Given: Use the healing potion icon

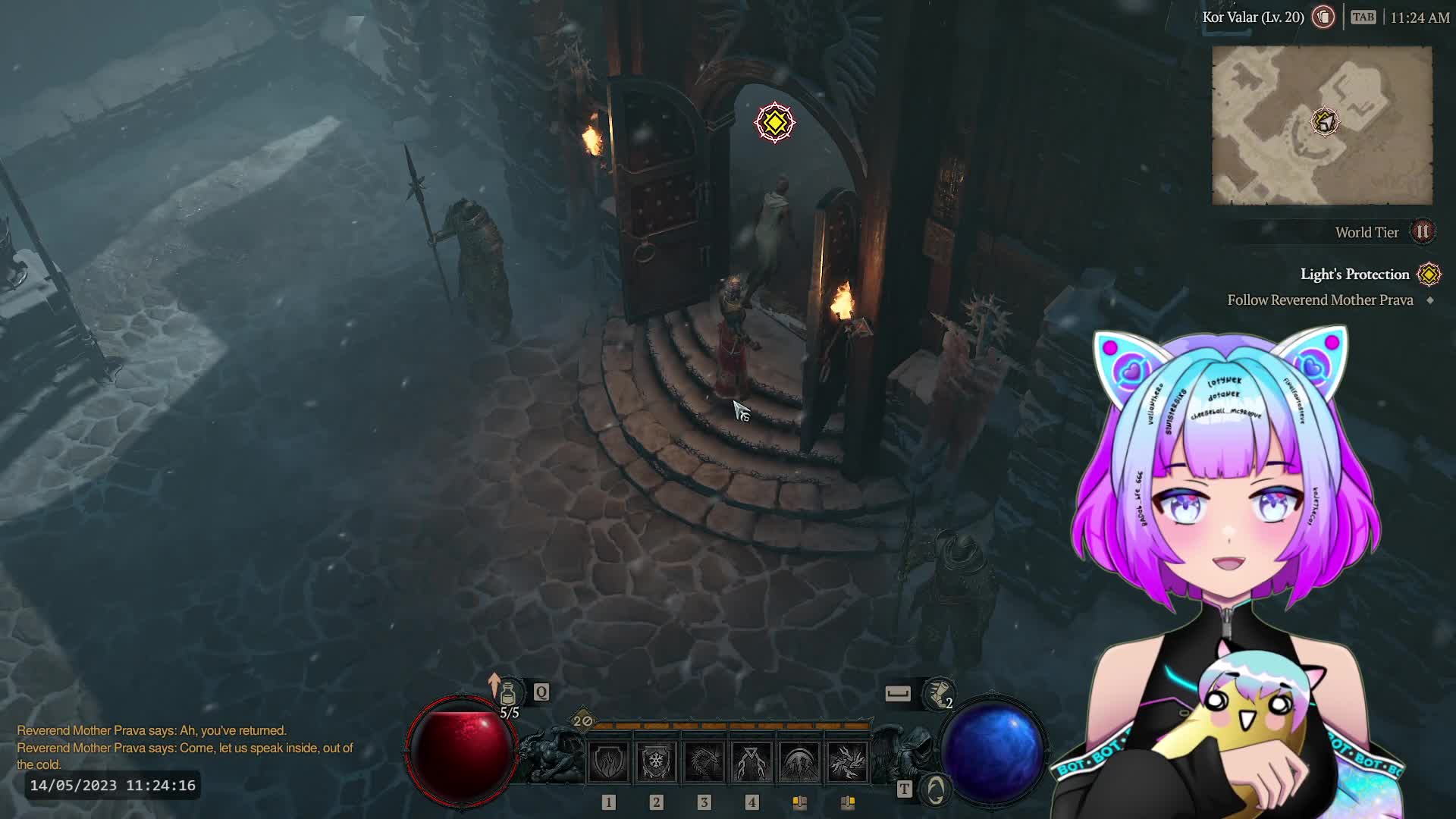Looking at the screenshot, I should (508, 693).
